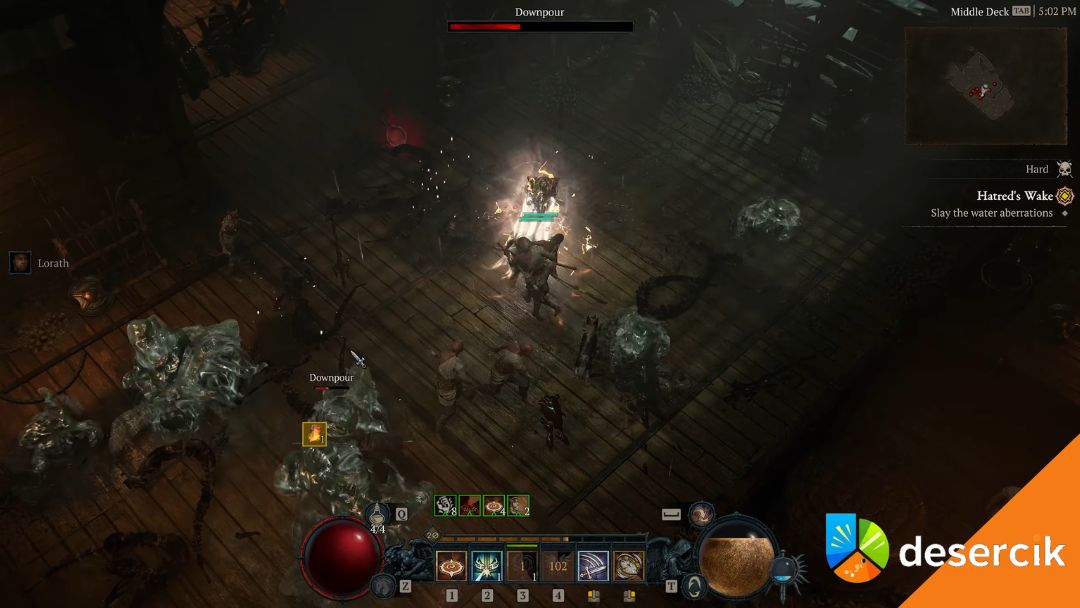Activate the glowing blue skill in slot 2
Image resolution: width=1080 pixels, height=608 pixels.
pyautogui.click(x=487, y=567)
